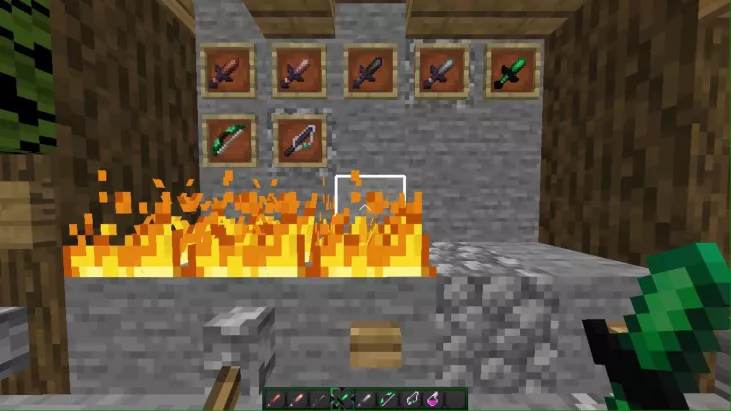Image resolution: width=731 pixels, height=411 pixels.
Task: Select the green bow hotbar slot
Action: point(388,400)
